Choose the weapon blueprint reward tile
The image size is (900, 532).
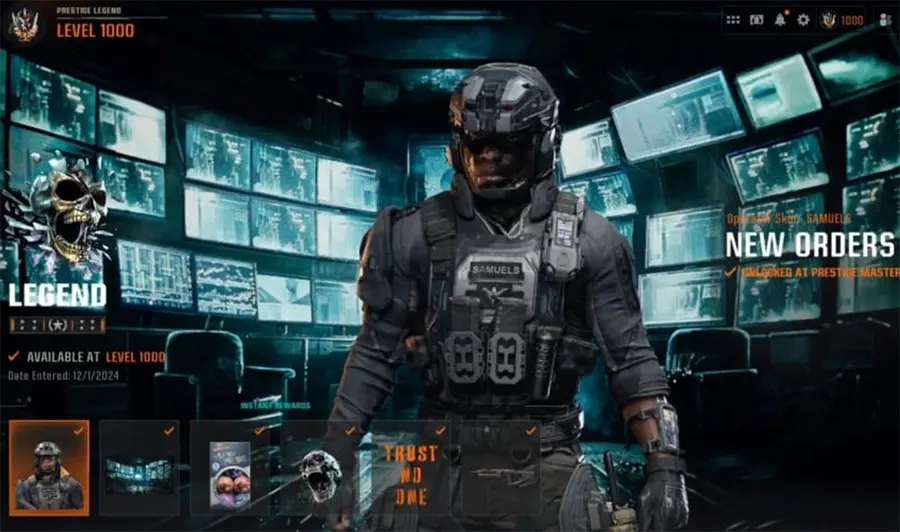click(500, 467)
